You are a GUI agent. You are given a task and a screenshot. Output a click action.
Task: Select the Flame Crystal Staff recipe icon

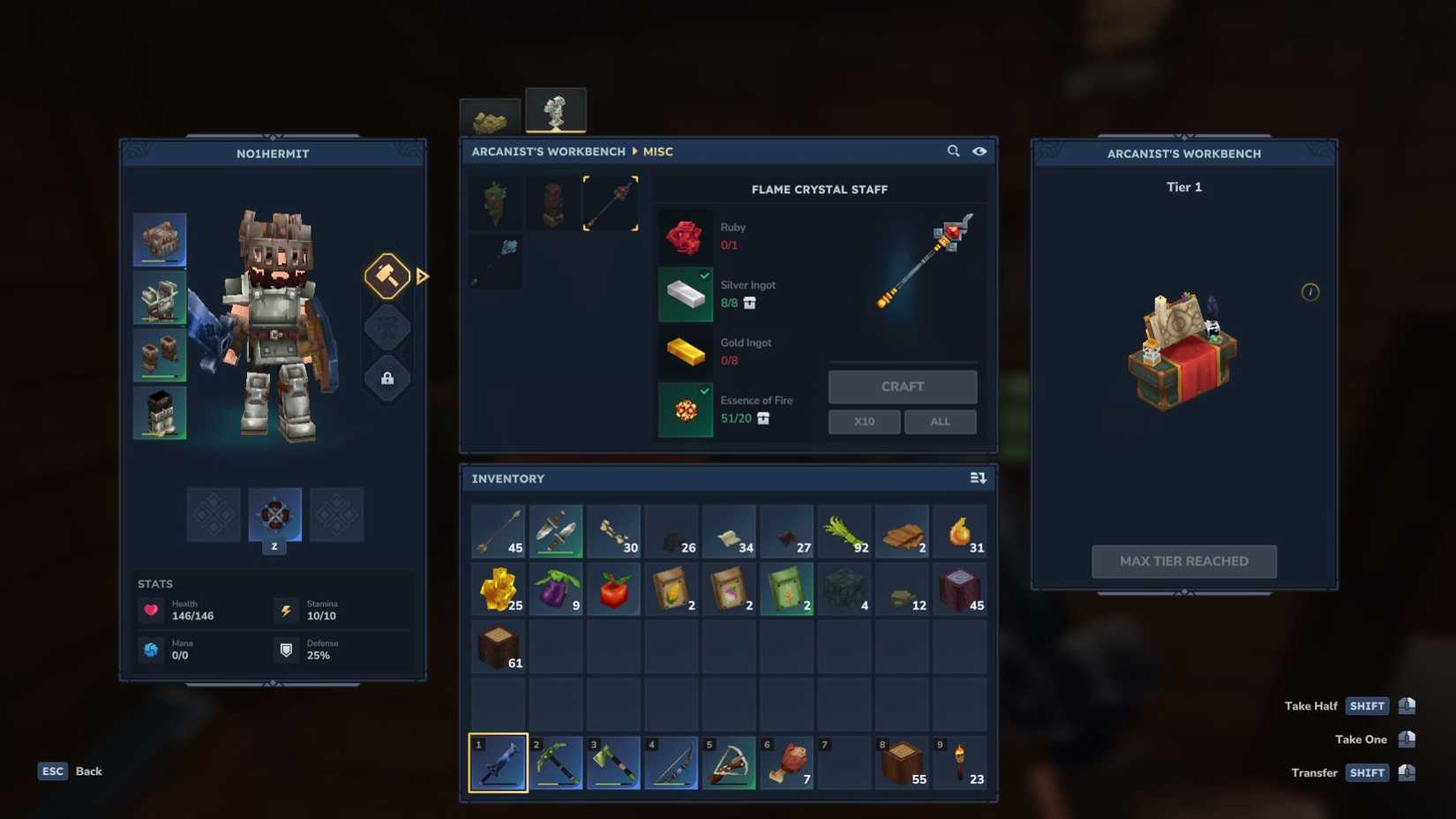coord(612,202)
